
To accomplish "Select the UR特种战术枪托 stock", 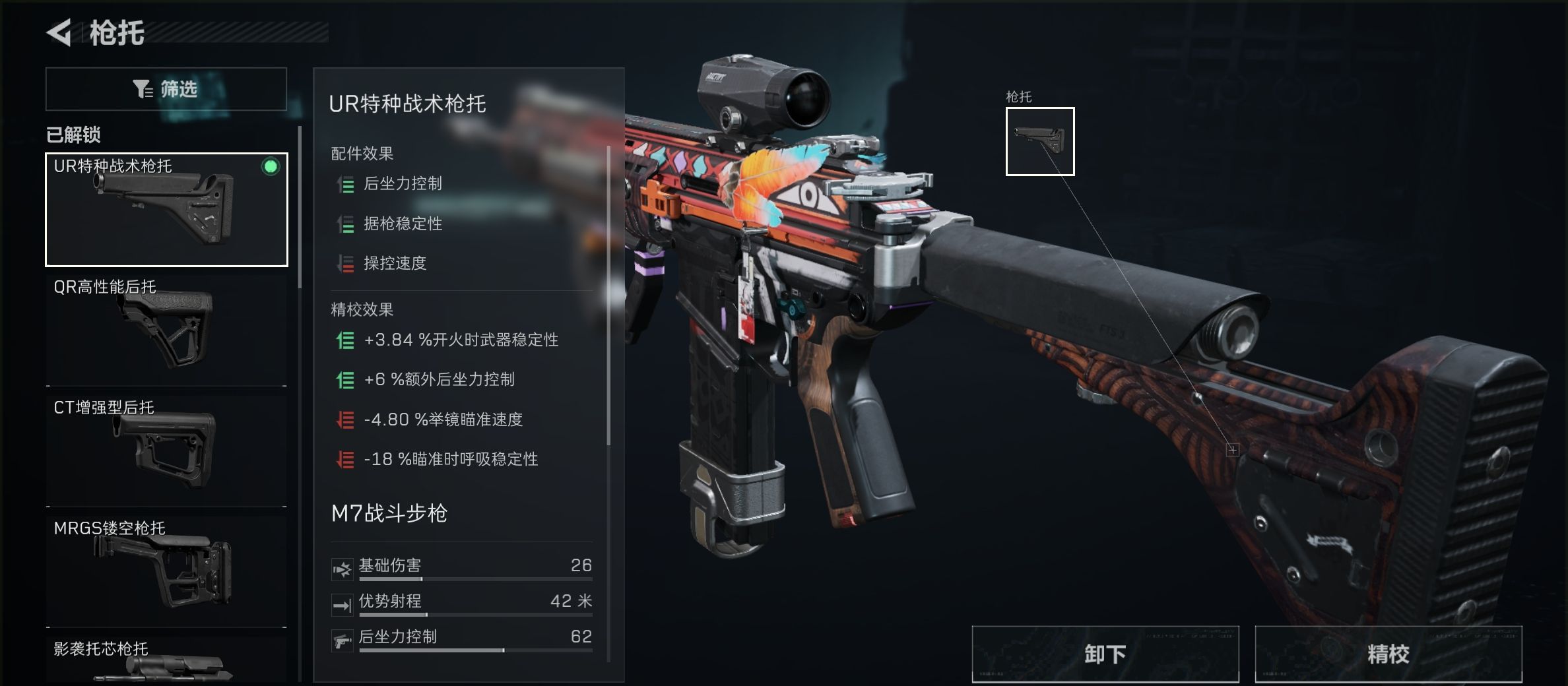I will (166, 210).
